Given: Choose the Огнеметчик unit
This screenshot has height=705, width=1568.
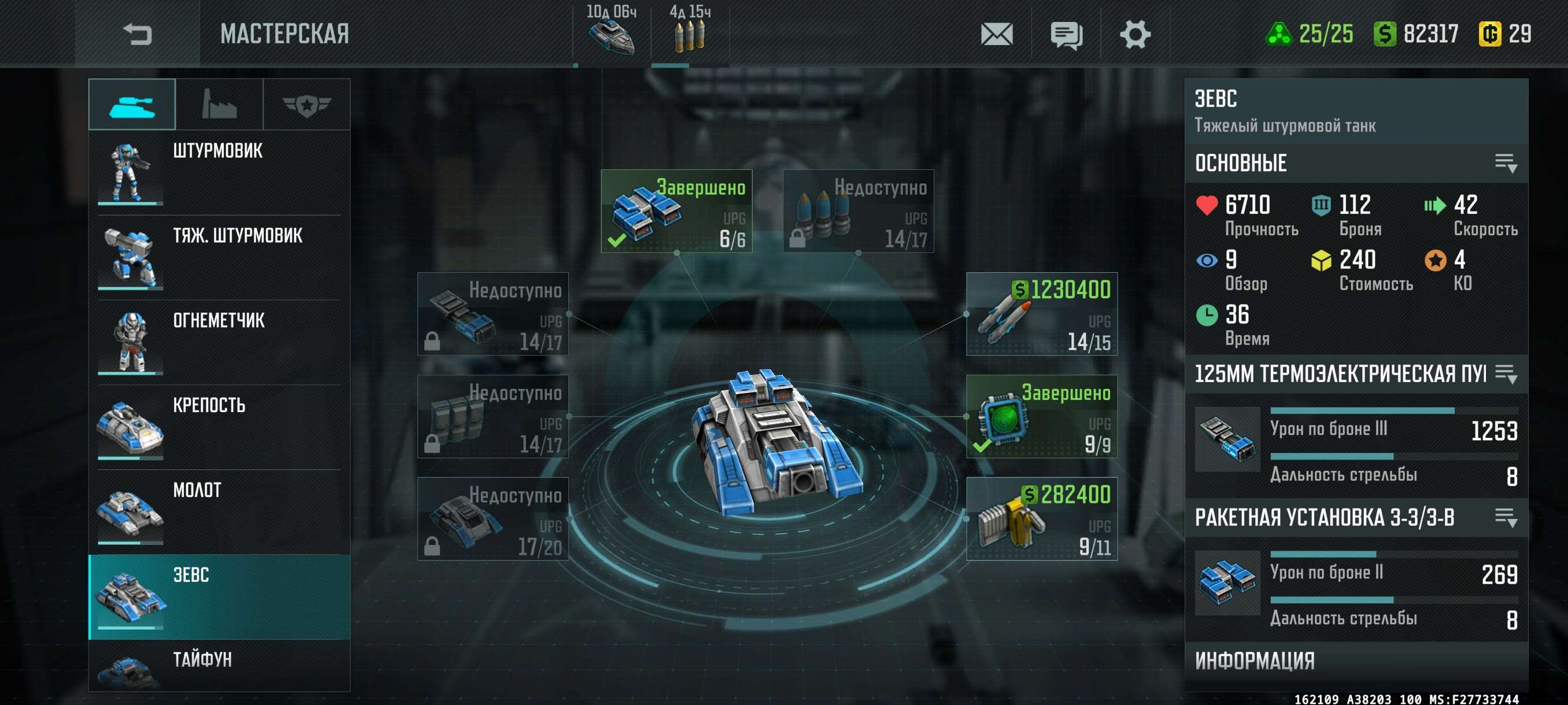Looking at the screenshot, I should point(219,342).
